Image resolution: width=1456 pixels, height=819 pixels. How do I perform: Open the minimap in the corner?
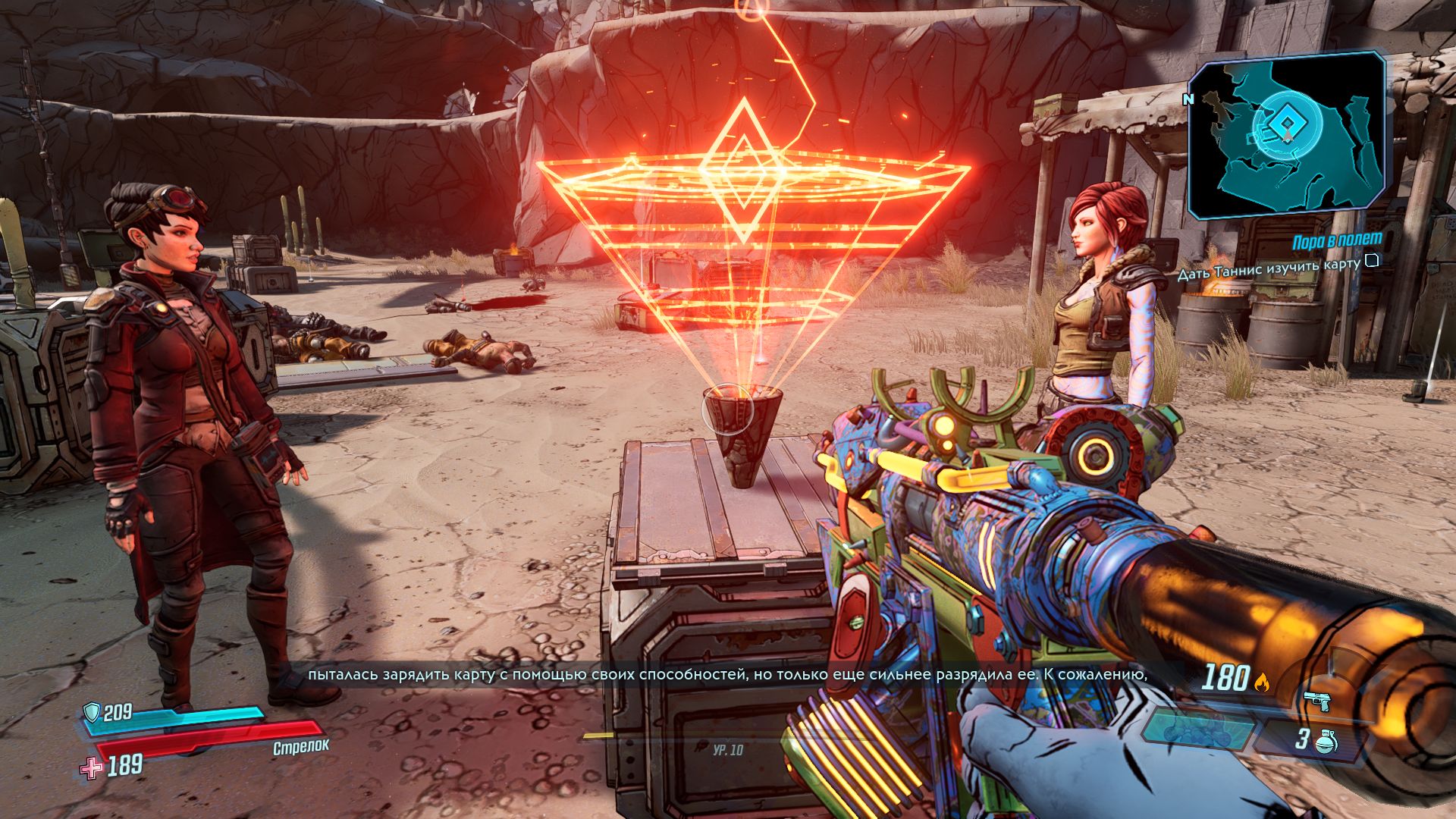pos(1286,134)
